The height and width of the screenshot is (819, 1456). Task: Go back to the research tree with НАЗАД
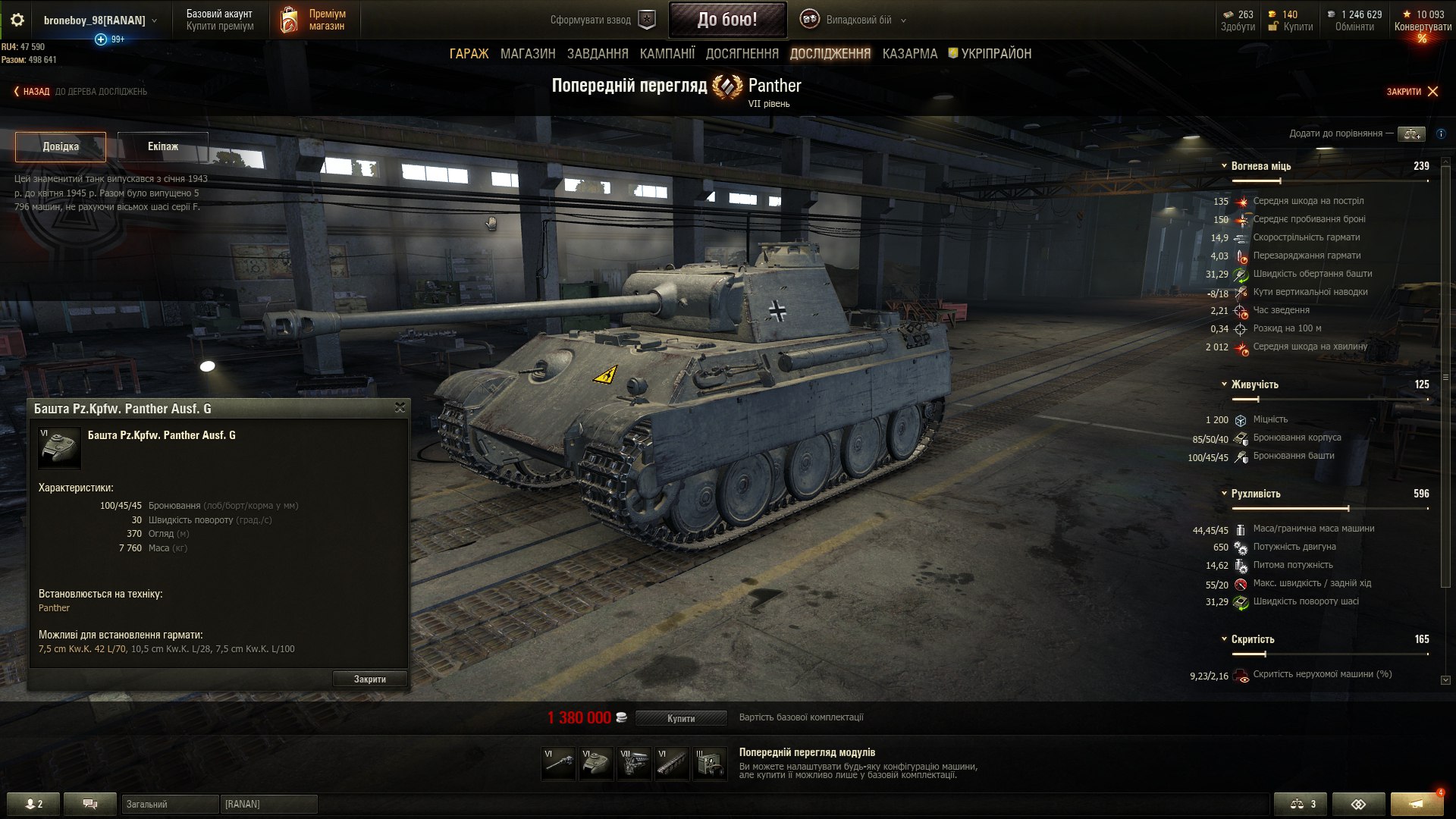tap(32, 92)
